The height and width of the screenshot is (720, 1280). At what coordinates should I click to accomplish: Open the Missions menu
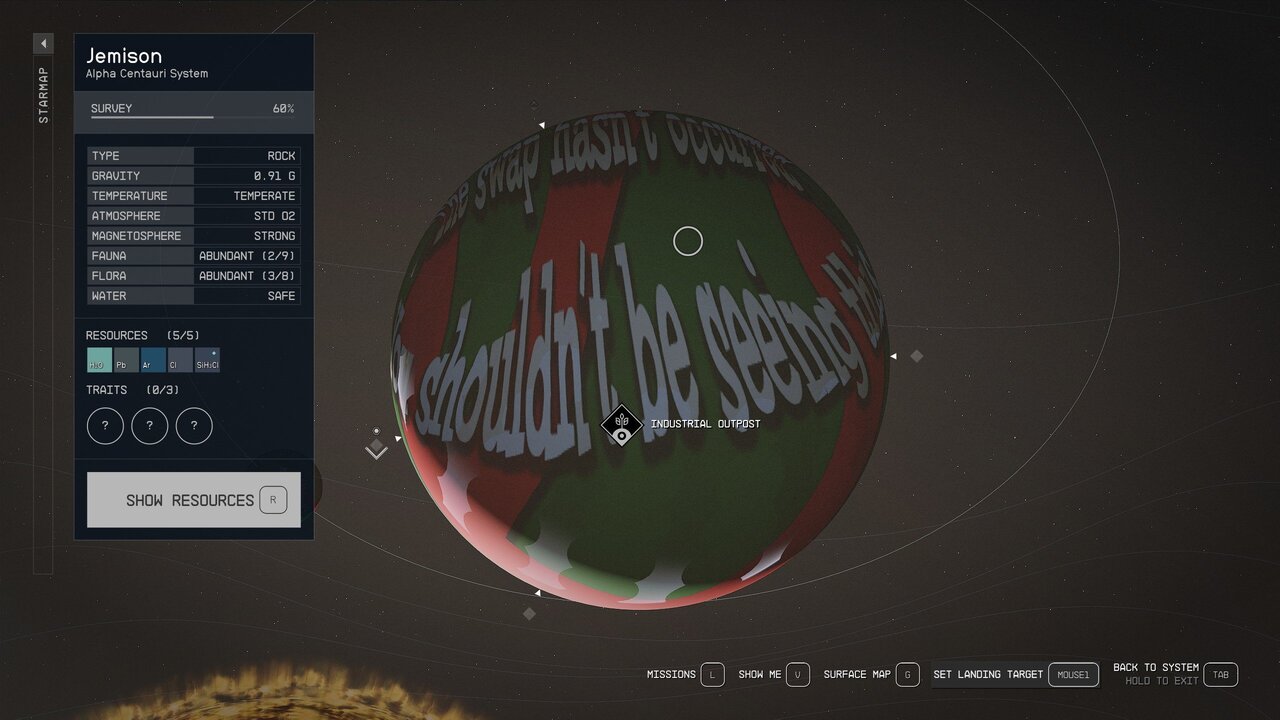pos(685,675)
